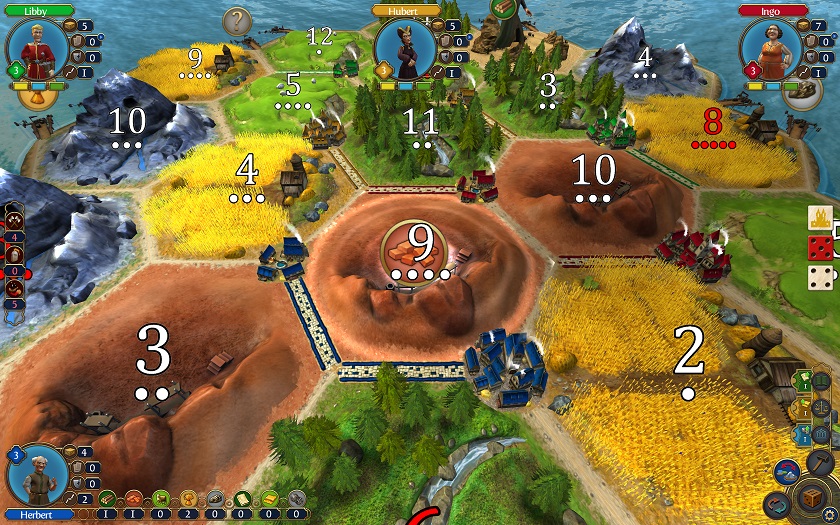Select Ingo's player portrait
Image resolution: width=840 pixels, height=525 pixels.
pyautogui.click(x=772, y=47)
